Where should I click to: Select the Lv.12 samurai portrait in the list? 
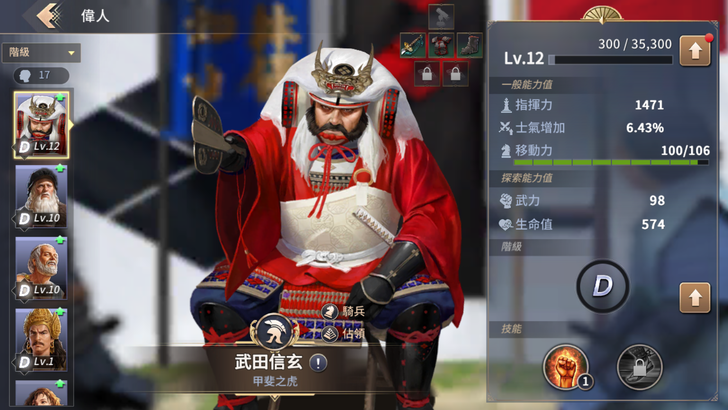click(x=41, y=125)
